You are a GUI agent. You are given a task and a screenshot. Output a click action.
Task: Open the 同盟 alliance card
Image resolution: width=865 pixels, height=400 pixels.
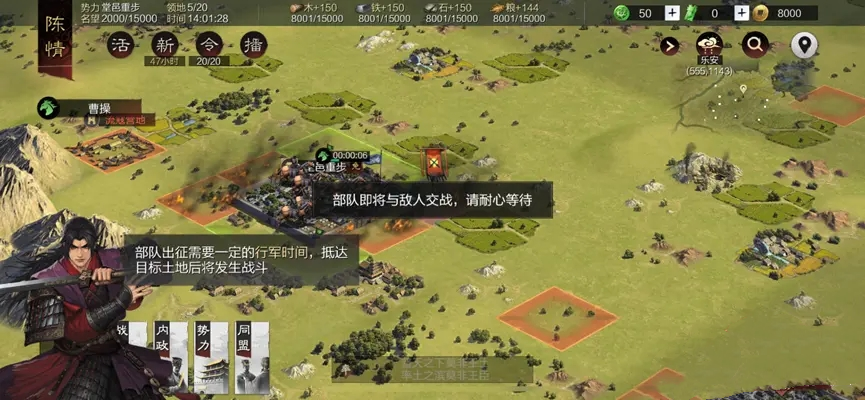(252, 357)
